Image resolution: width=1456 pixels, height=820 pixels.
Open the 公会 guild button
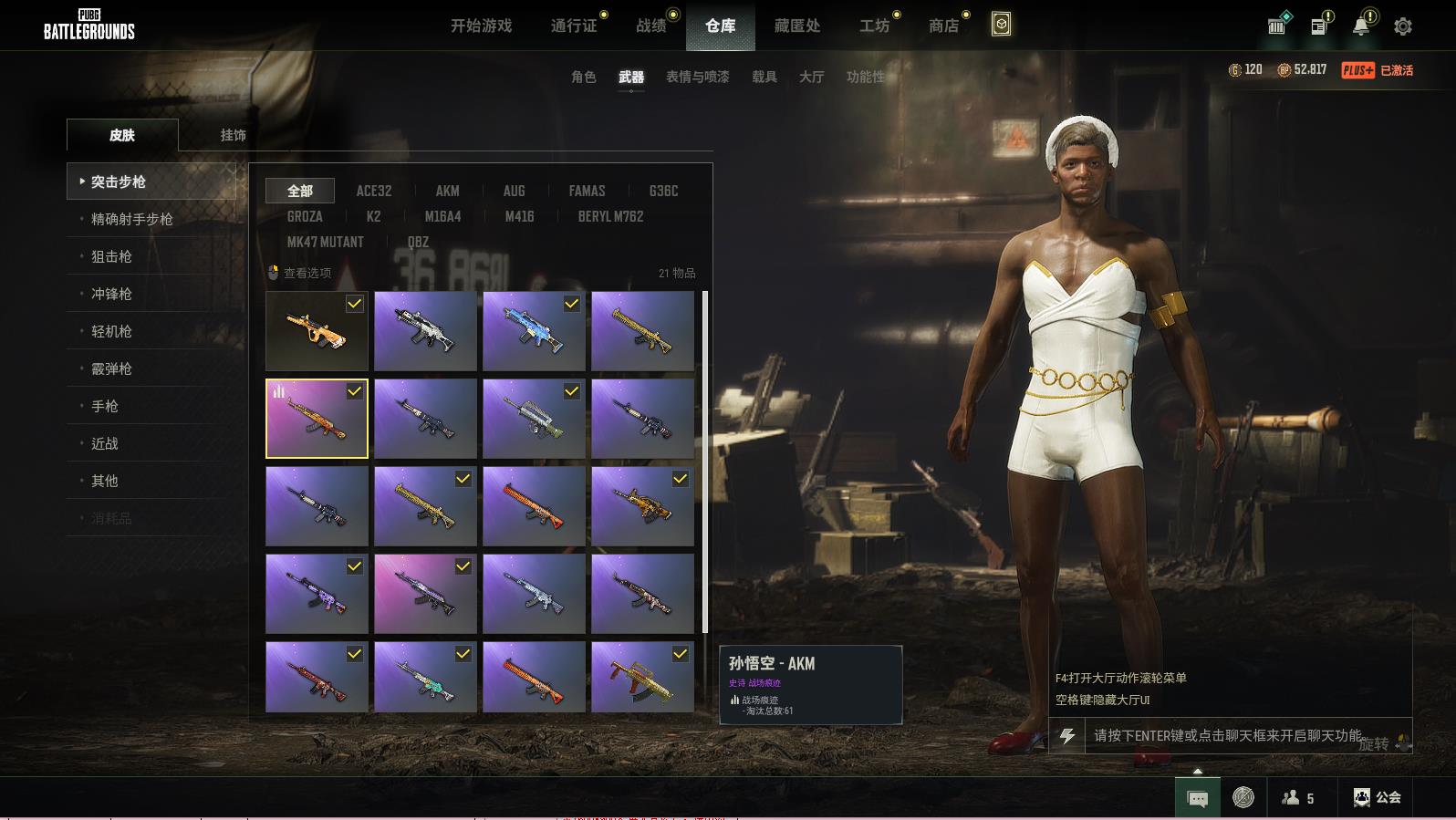(1378, 797)
